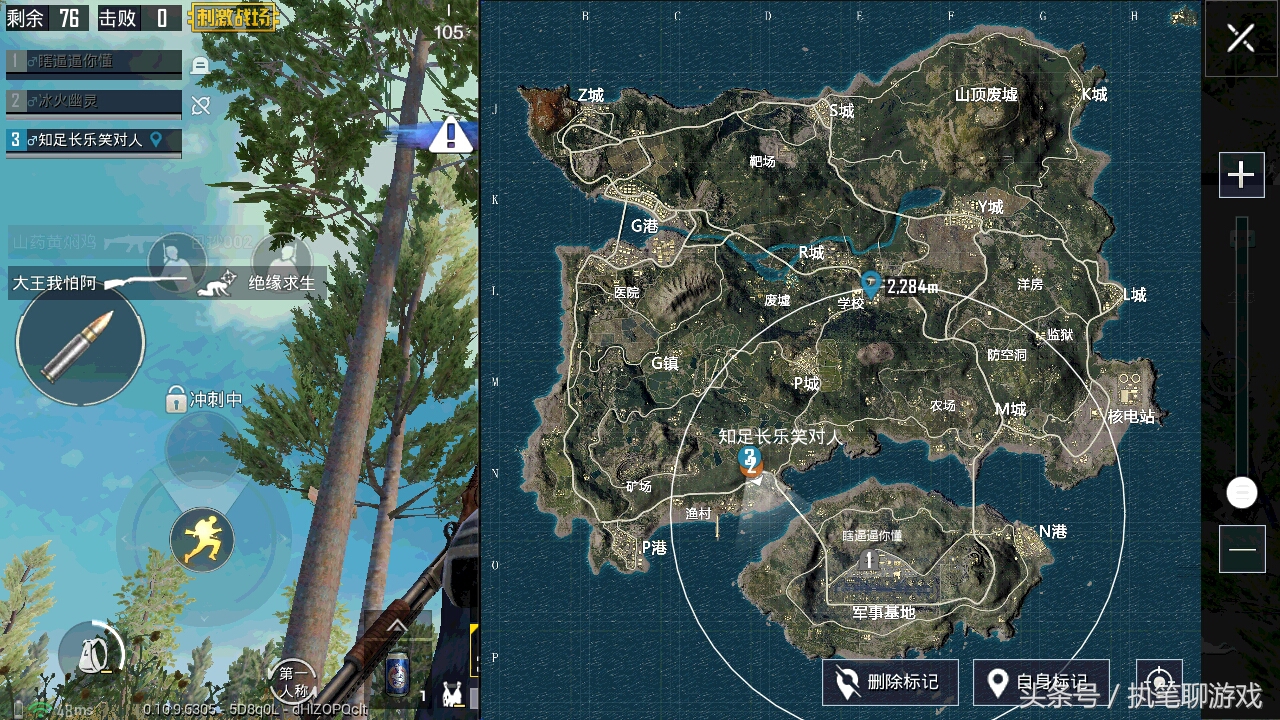
Task: Select teammate 2 row 冰火幽灵
Action: (94, 101)
